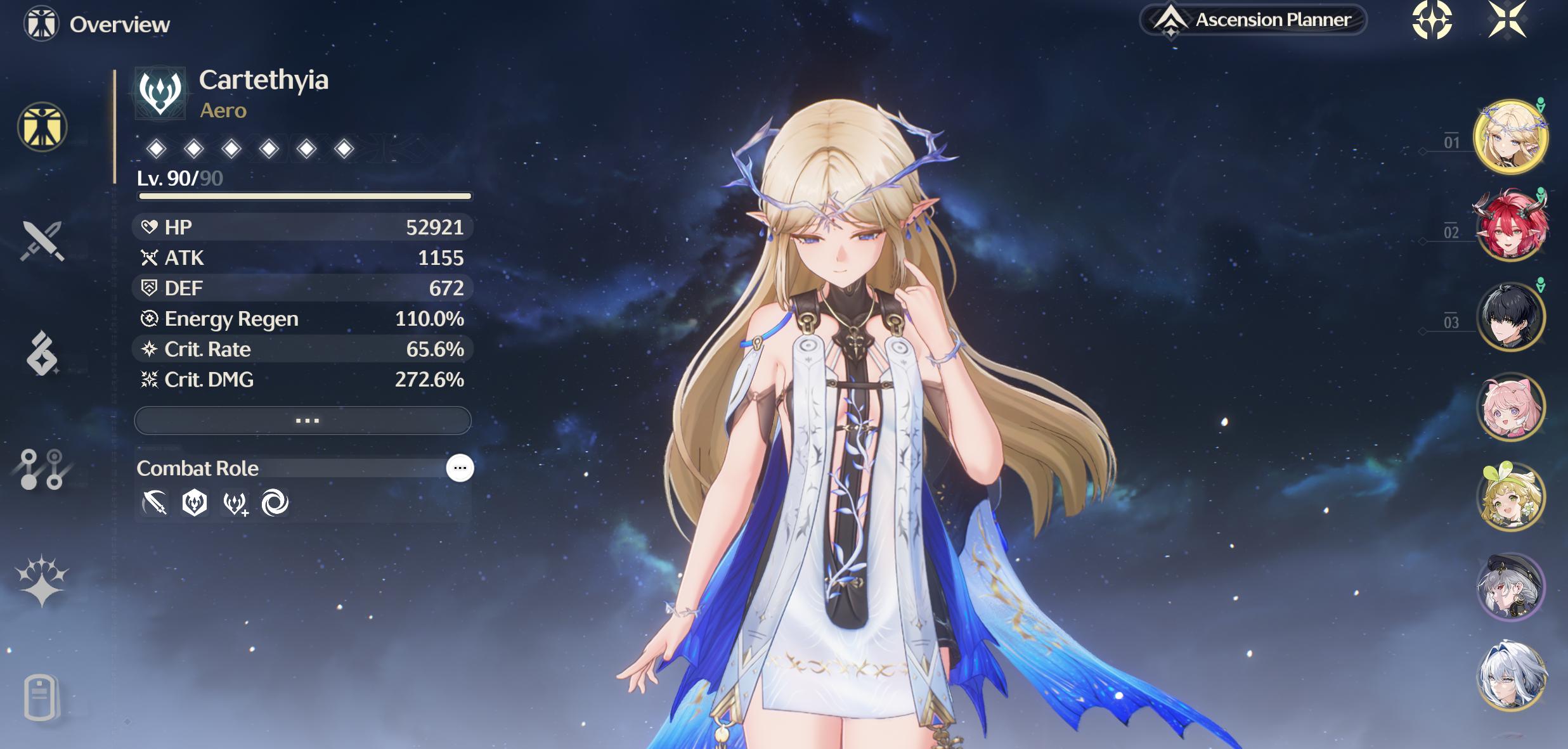
Task: Pick the pink-haired cat-eared character portrait
Action: coord(1511,406)
